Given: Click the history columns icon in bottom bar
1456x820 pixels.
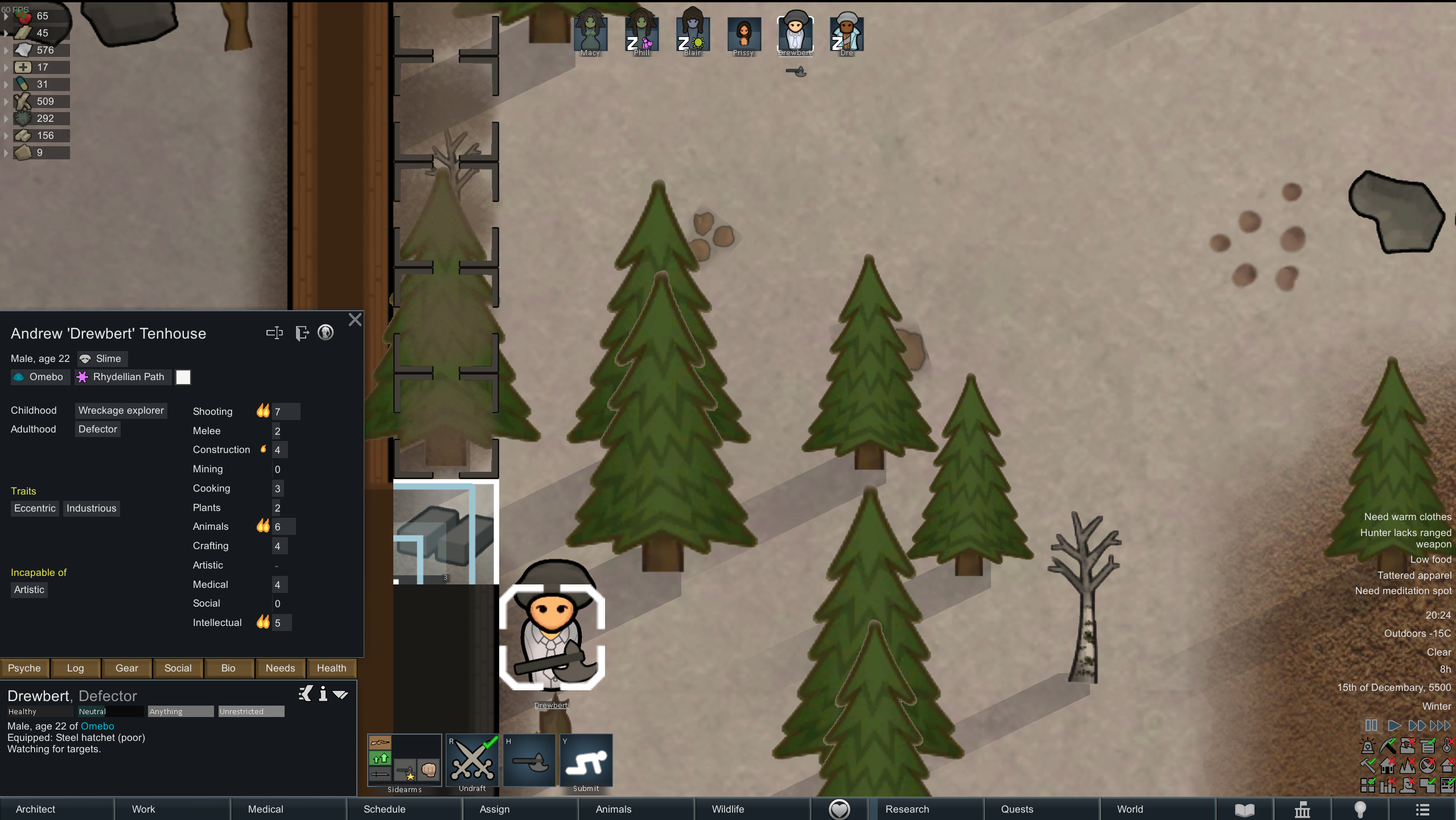Looking at the screenshot, I should (1302, 809).
